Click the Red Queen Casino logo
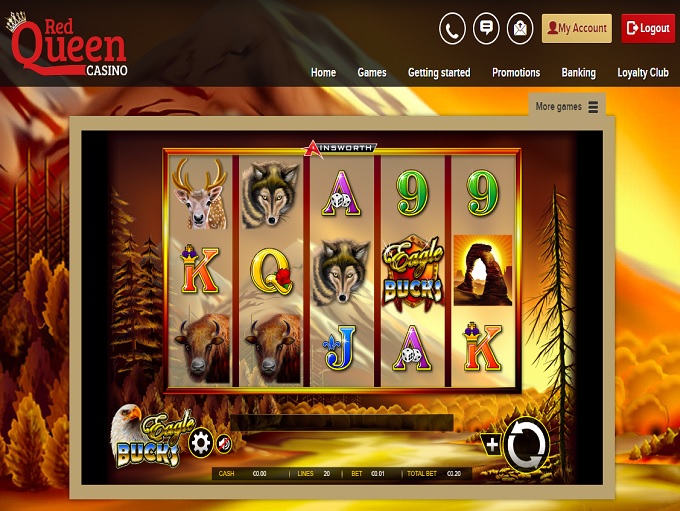The width and height of the screenshot is (680, 511). click(x=67, y=43)
